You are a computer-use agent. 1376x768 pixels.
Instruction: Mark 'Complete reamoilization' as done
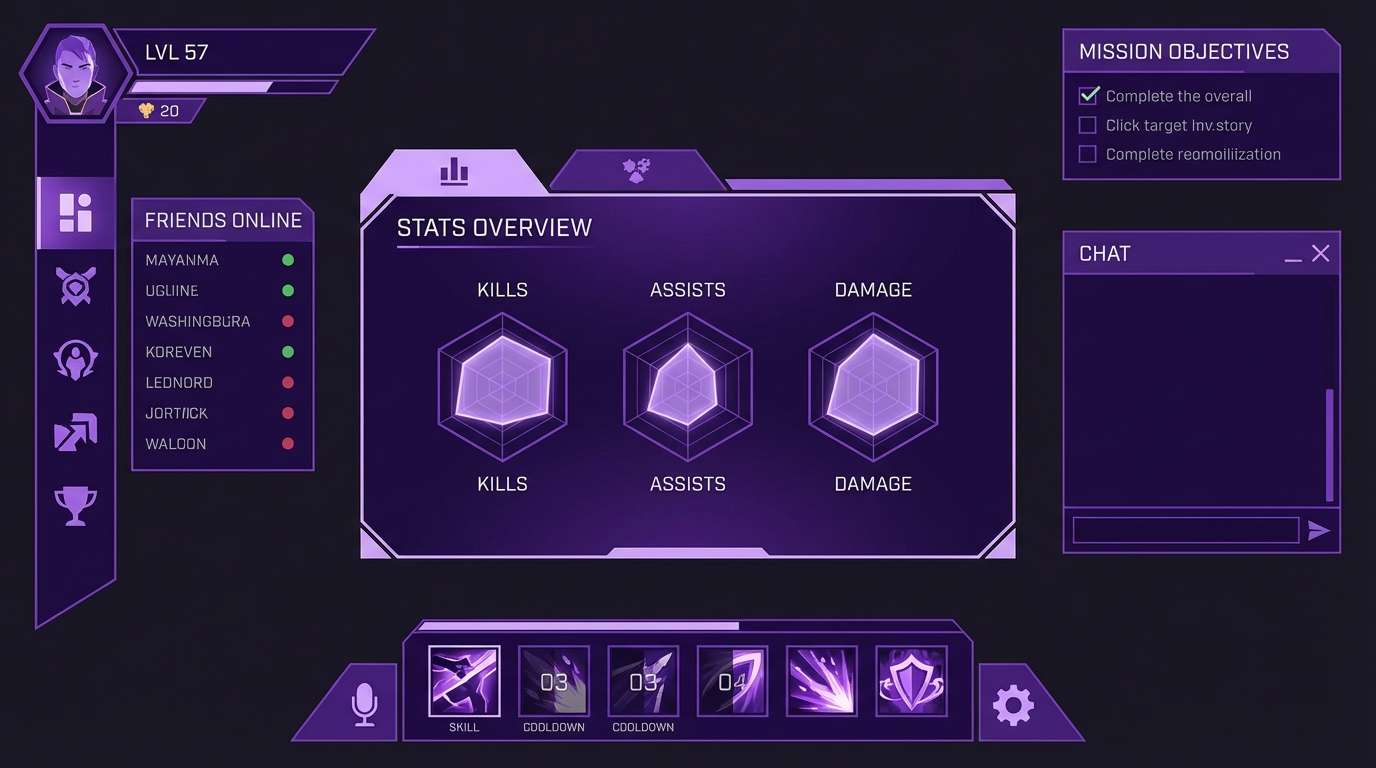(1087, 153)
